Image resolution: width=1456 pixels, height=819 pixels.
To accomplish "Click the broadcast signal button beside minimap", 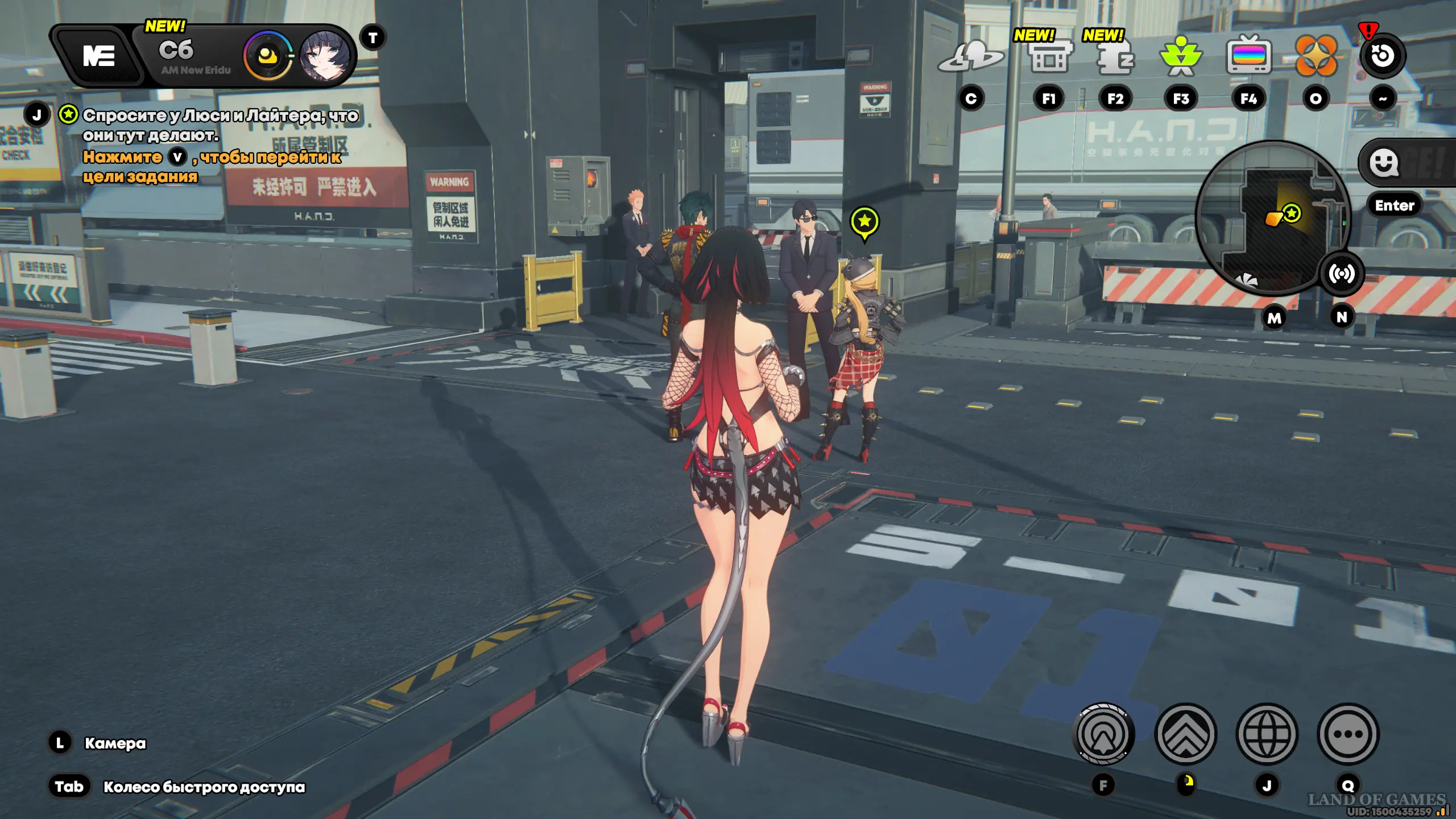I will click(1342, 274).
